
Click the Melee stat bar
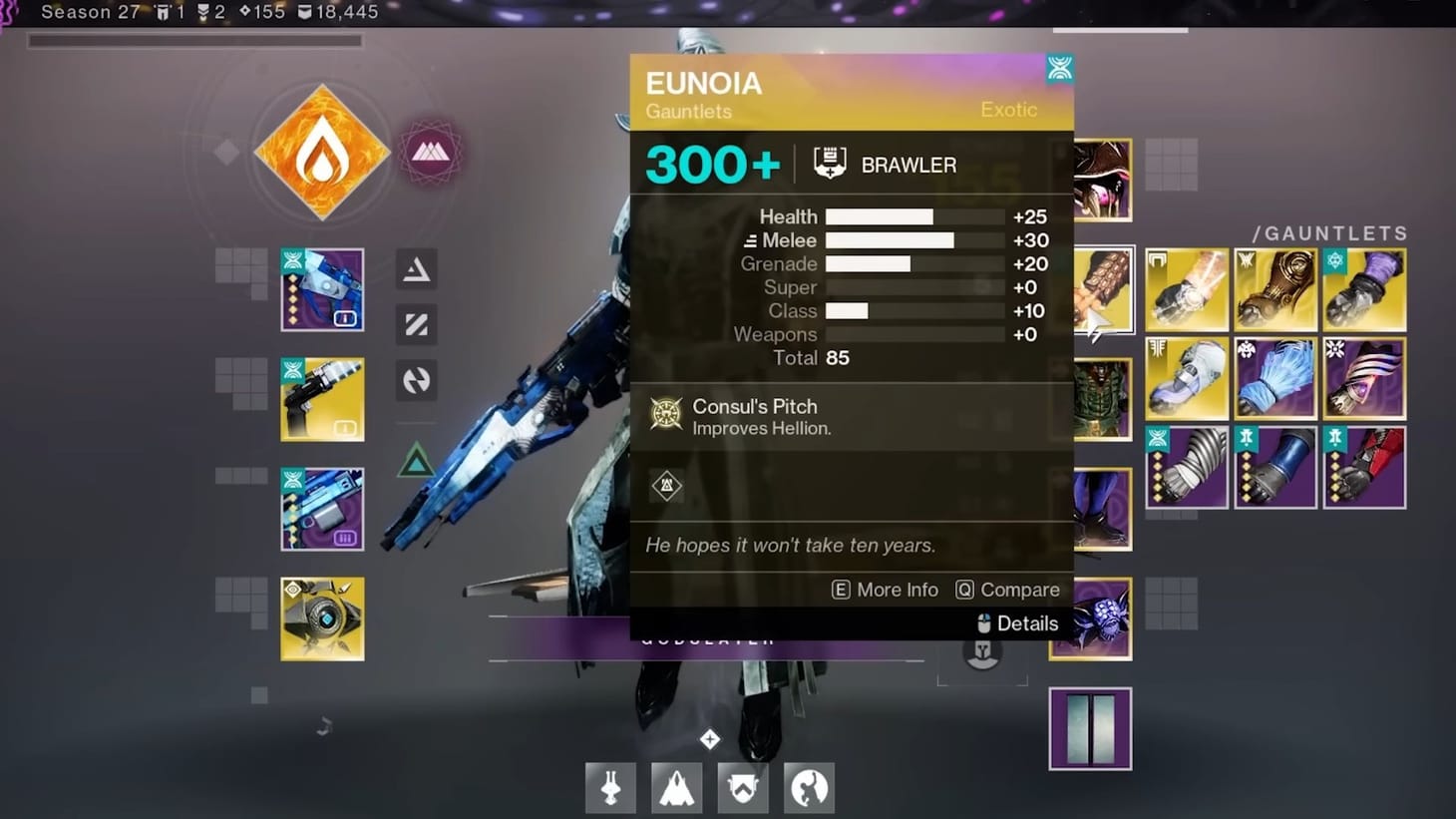[891, 240]
